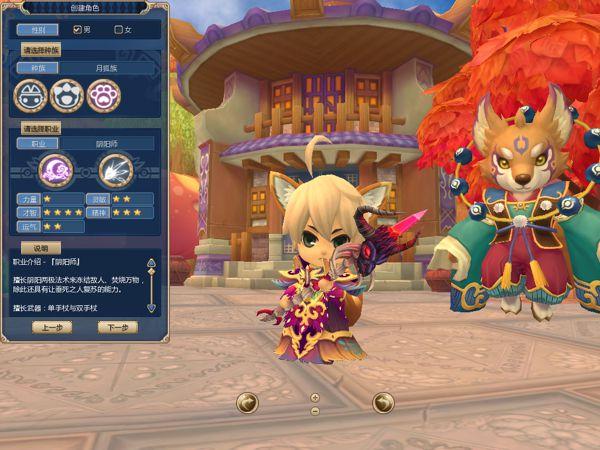The image size is (600, 450).
Task: Go back with the 上一步 button
Action: click(52, 327)
